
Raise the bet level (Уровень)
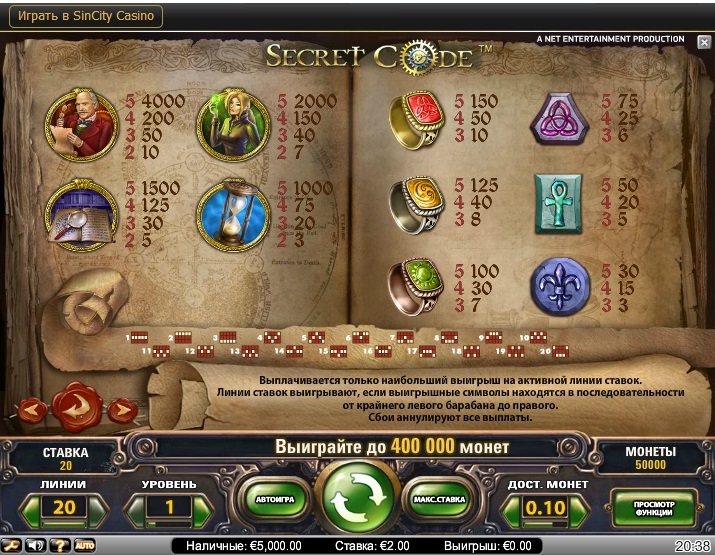click(203, 508)
